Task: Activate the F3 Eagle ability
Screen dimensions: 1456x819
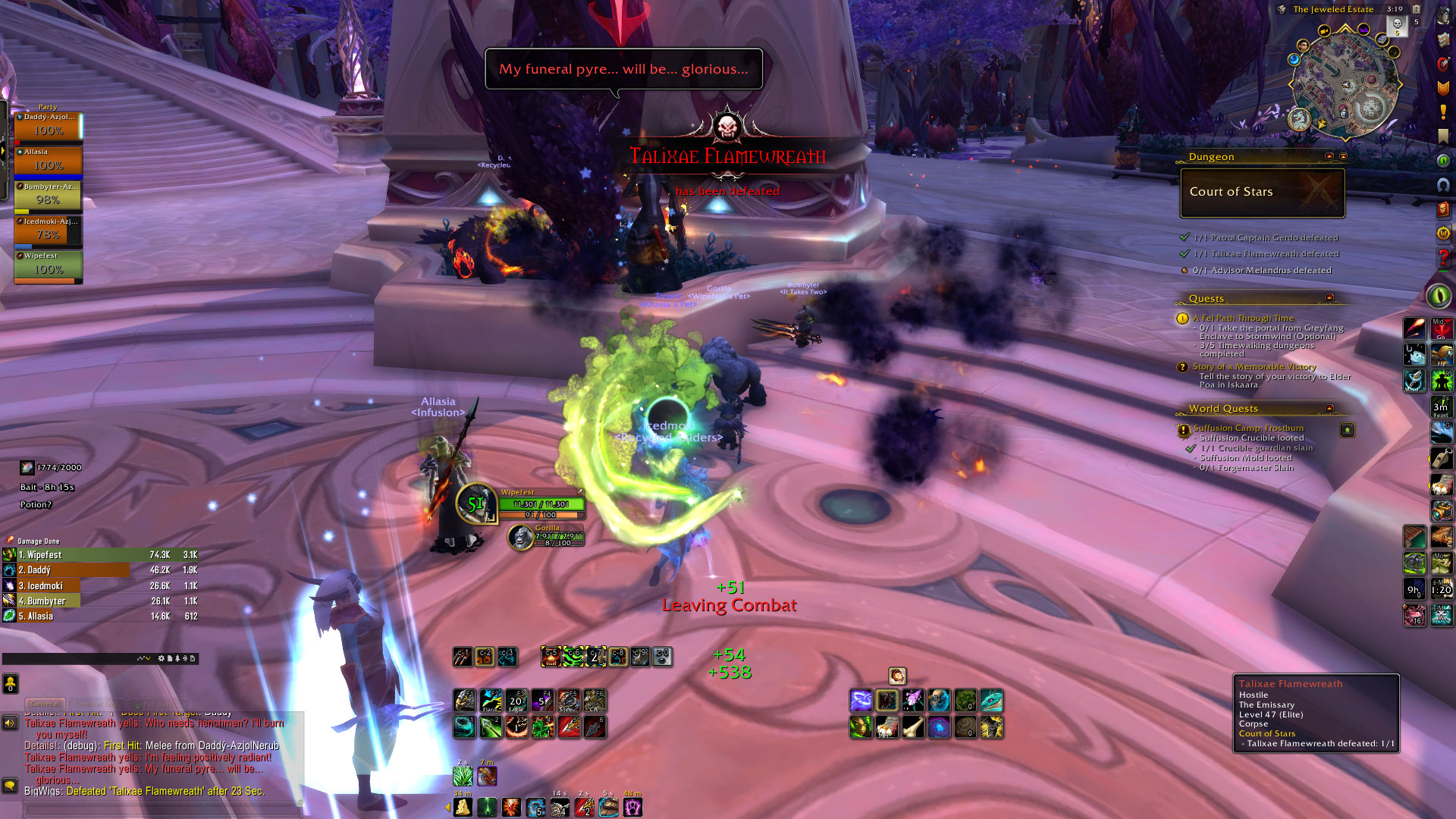Action: click(516, 701)
